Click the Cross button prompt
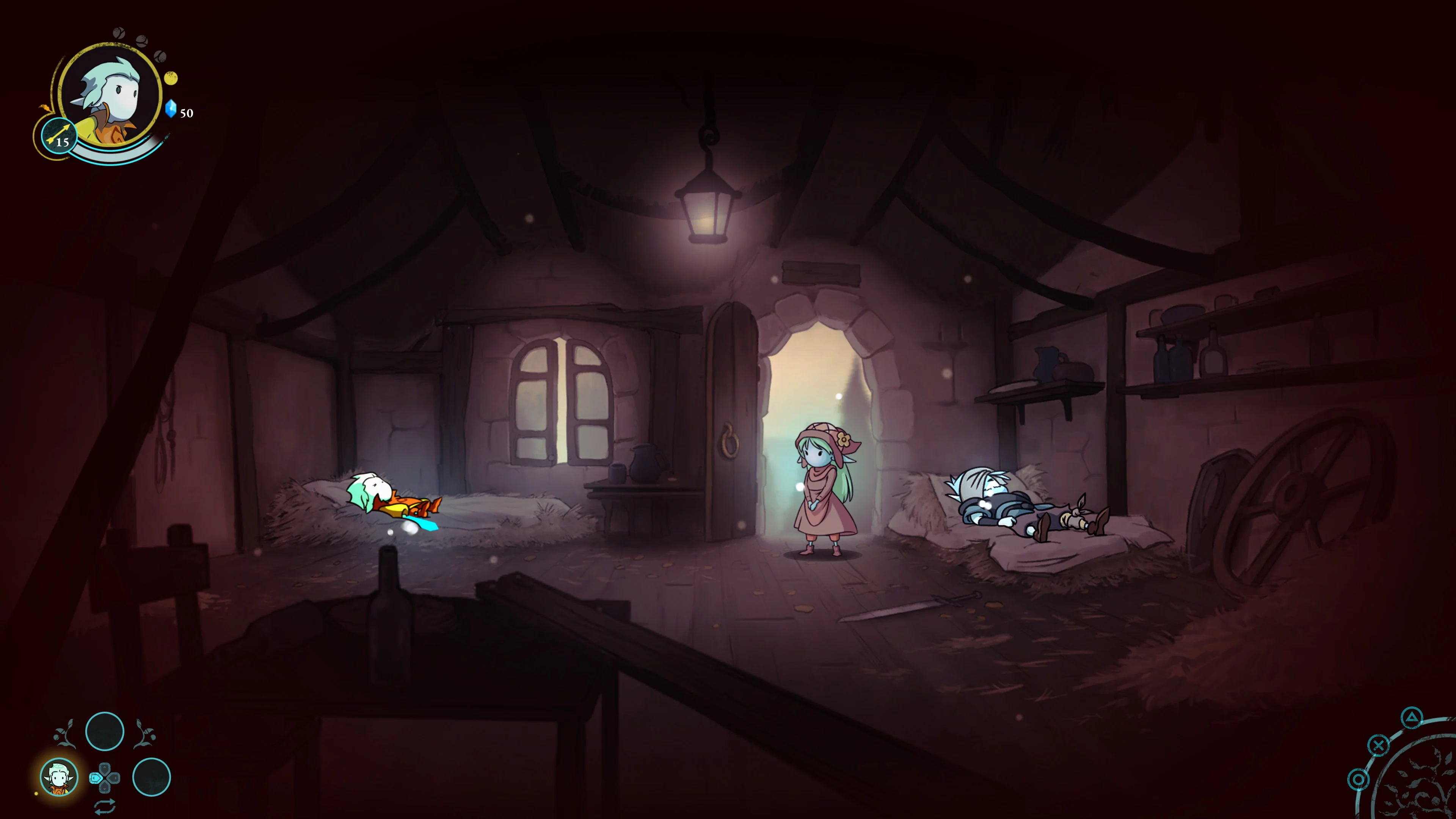This screenshot has width=1456, height=819. click(1379, 745)
